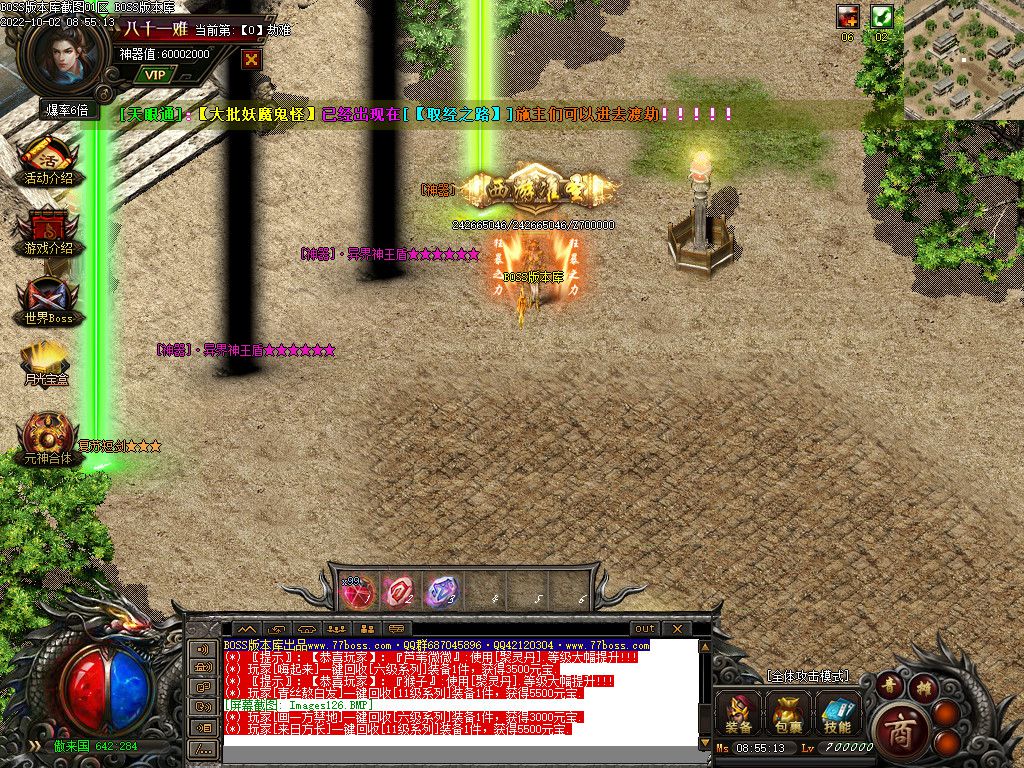1024x768 pixels.
Task: Open the VIP panel
Action: click(x=154, y=74)
